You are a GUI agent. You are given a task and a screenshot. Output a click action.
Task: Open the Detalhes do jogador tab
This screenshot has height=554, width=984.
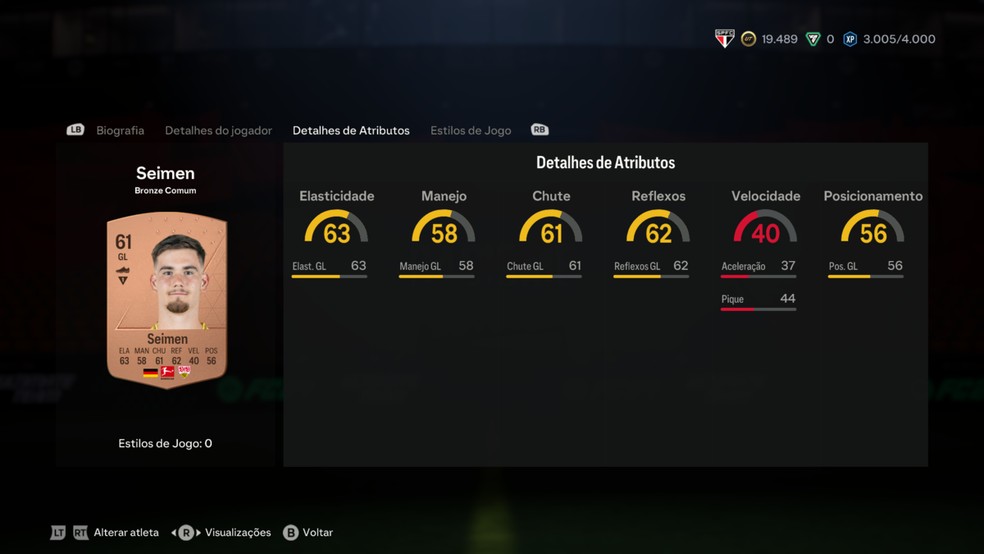point(218,131)
